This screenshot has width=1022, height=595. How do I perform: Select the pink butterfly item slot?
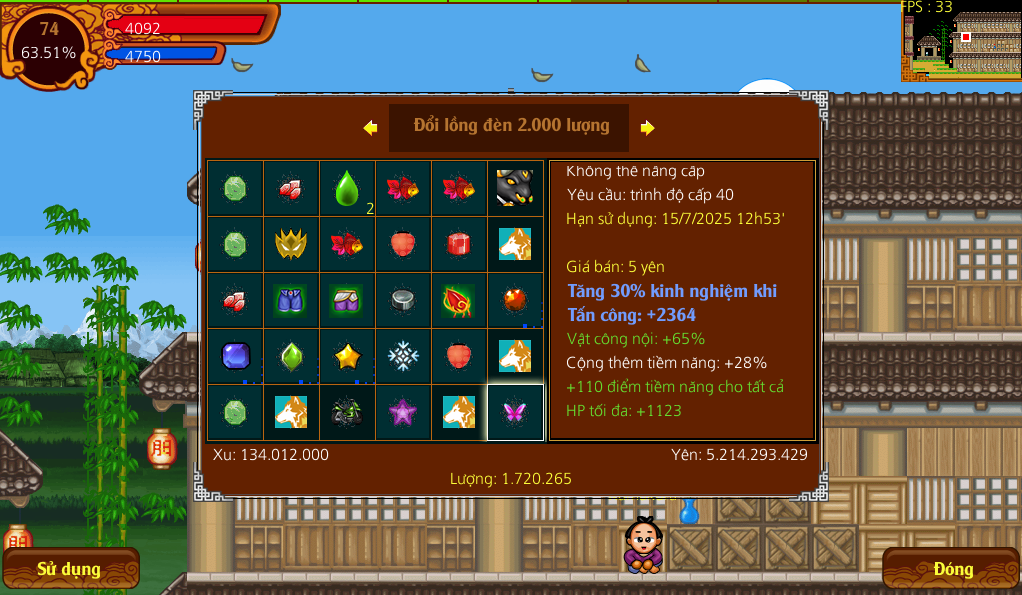click(x=515, y=412)
